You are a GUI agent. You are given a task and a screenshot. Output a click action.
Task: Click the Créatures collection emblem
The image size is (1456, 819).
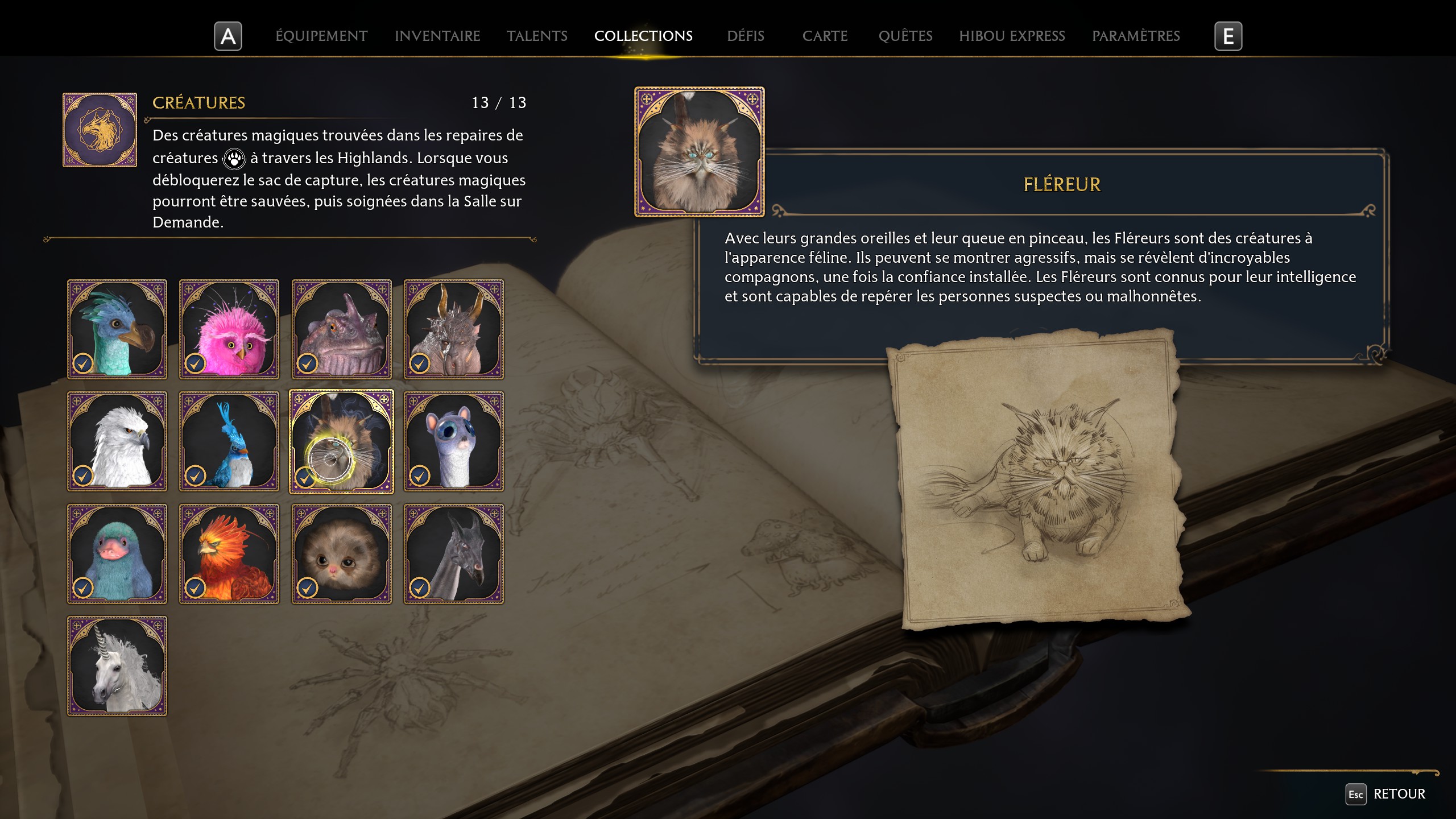pyautogui.click(x=100, y=129)
